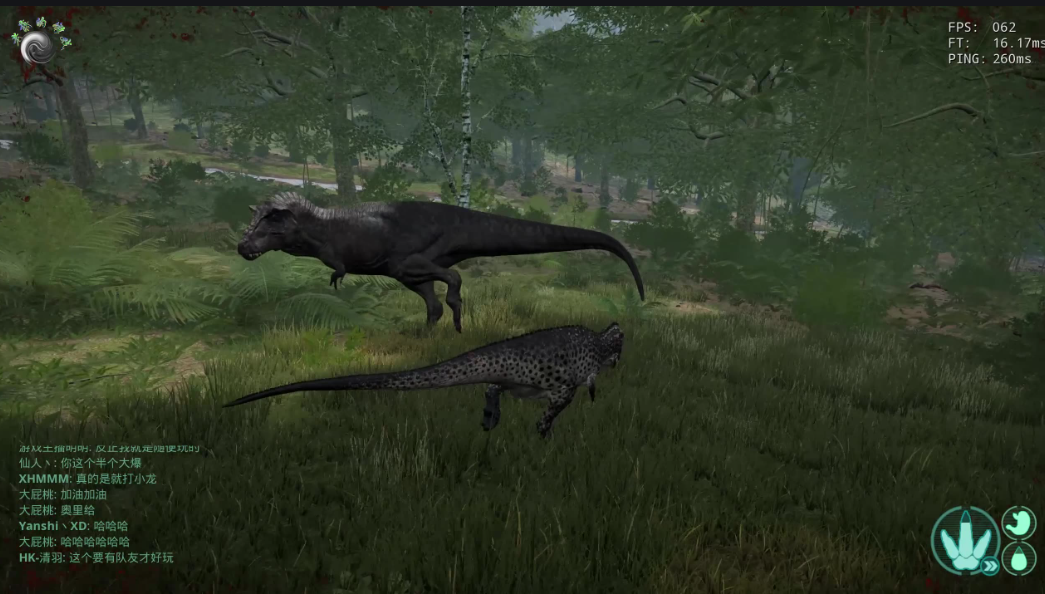Select the stomach hunger icon

pyautogui.click(x=1018, y=522)
